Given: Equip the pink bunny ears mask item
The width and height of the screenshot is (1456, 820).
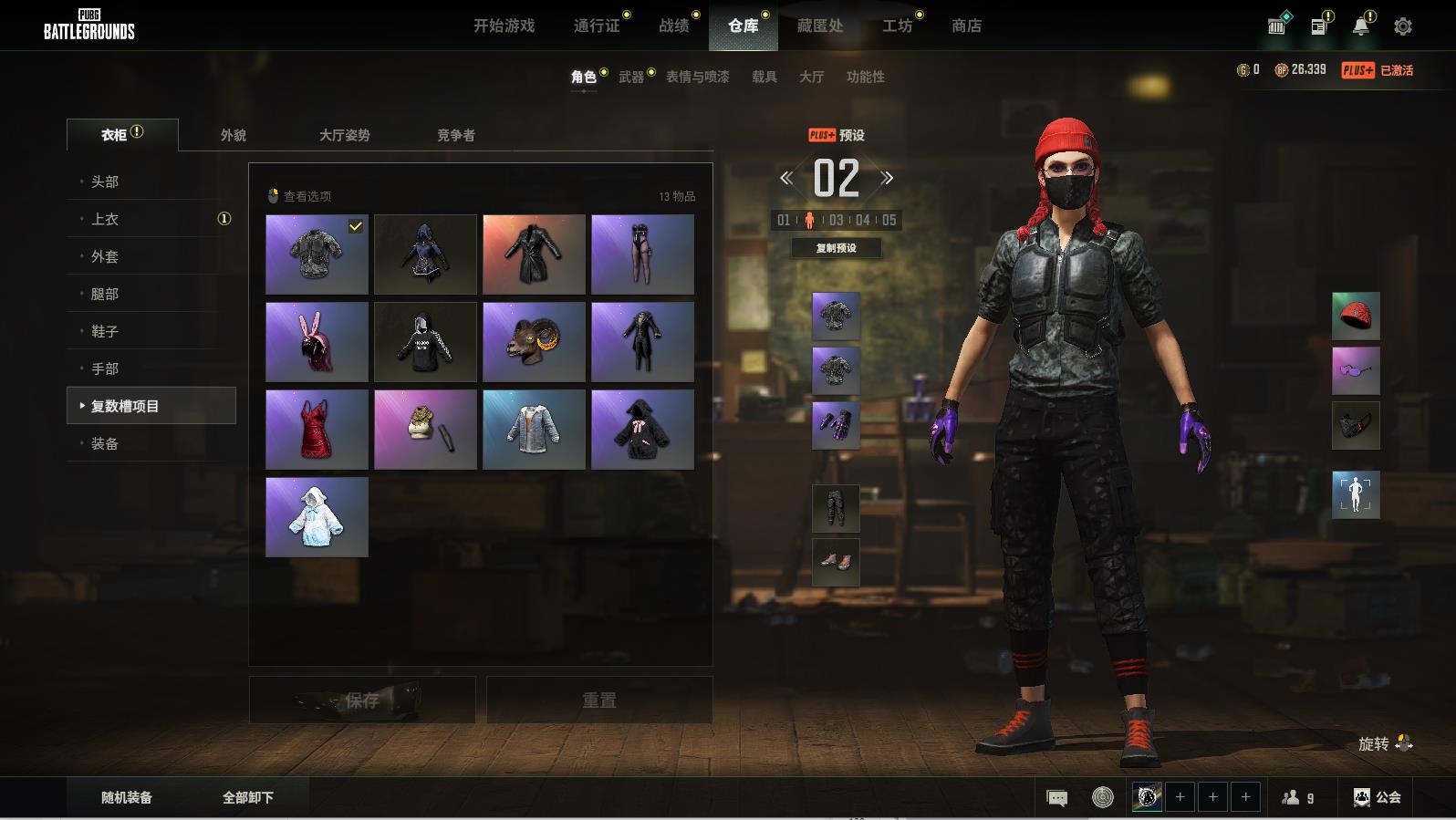Looking at the screenshot, I should [317, 342].
